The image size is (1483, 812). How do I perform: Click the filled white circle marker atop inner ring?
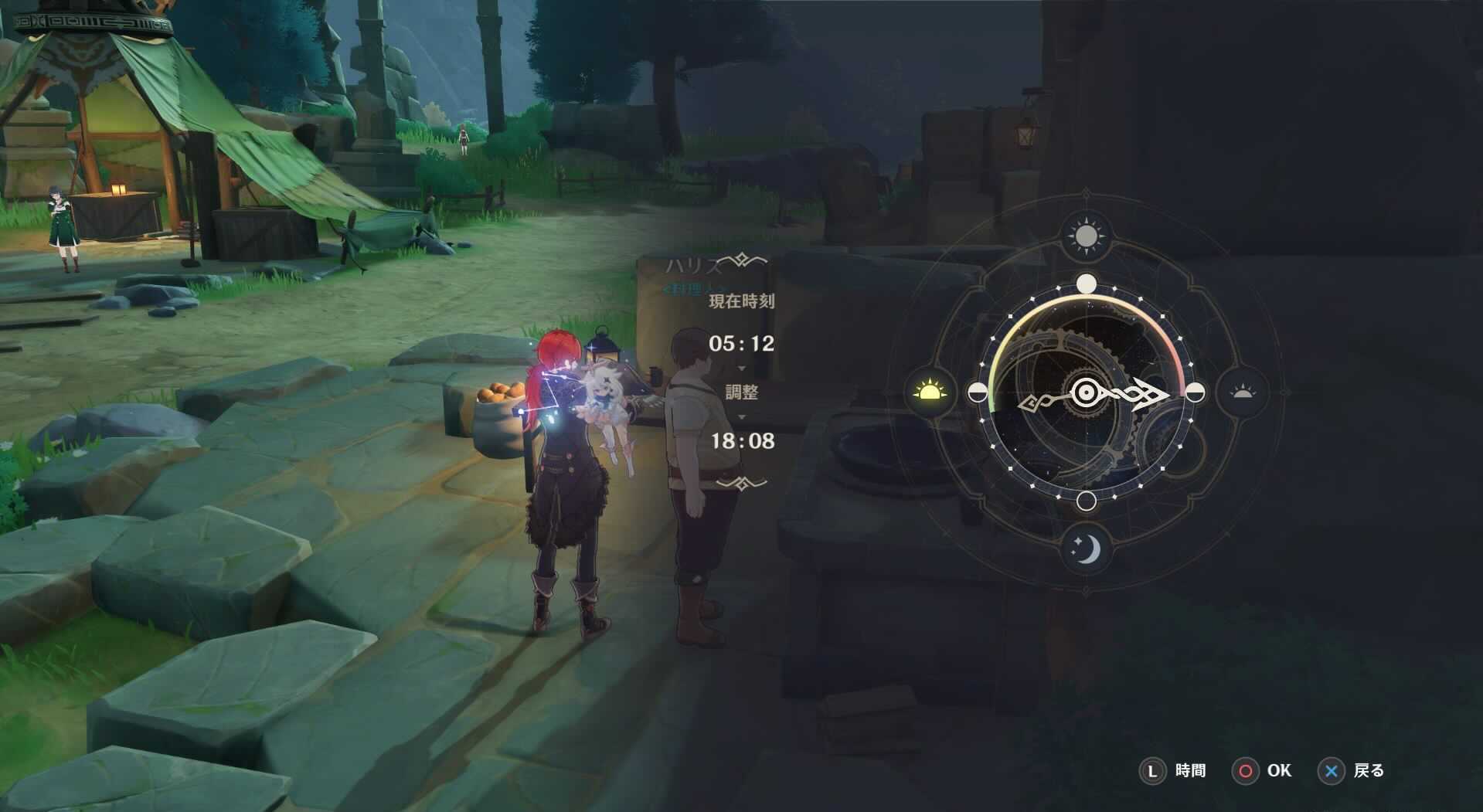pos(1087,284)
